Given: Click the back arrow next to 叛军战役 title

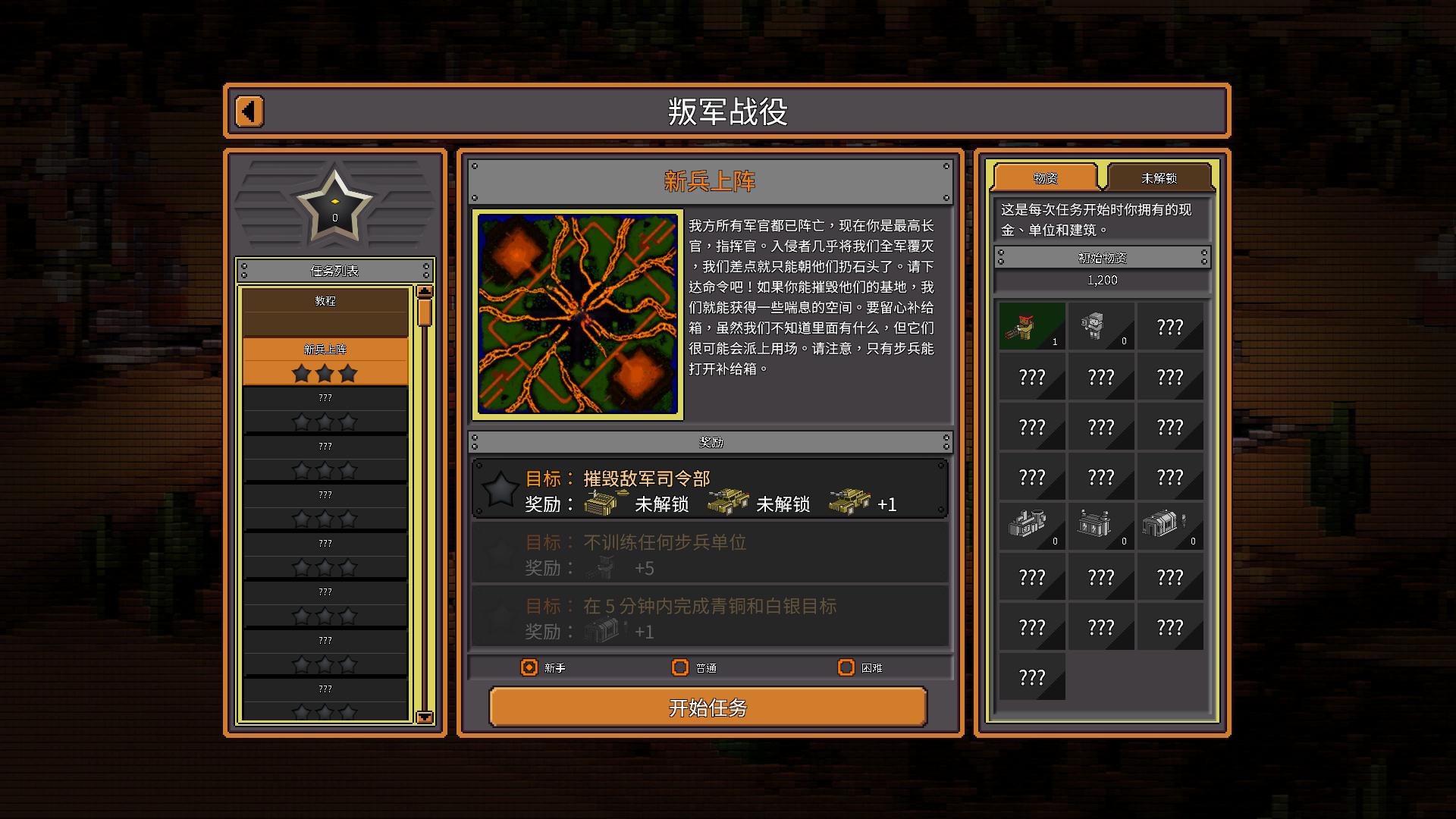Looking at the screenshot, I should point(249,110).
